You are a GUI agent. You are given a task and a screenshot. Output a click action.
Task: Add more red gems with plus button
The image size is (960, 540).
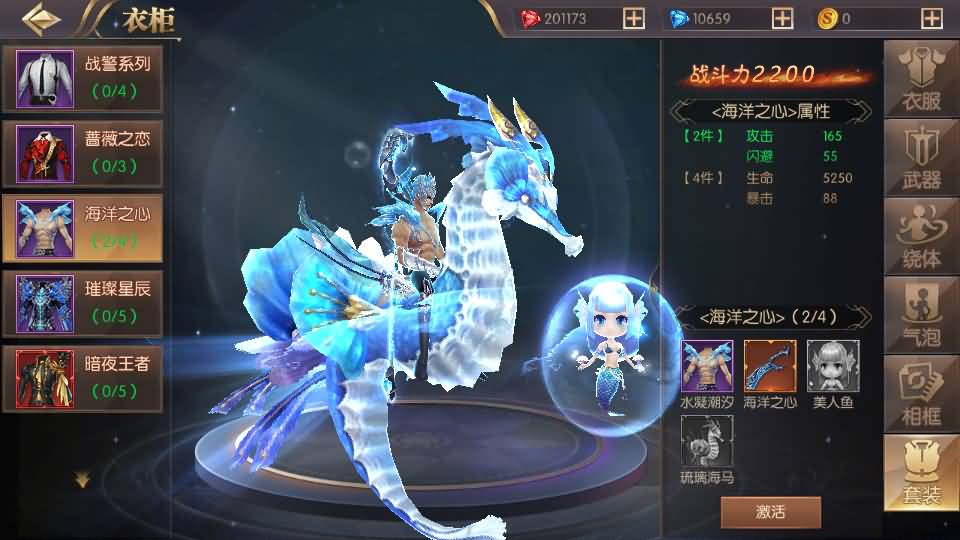point(633,19)
